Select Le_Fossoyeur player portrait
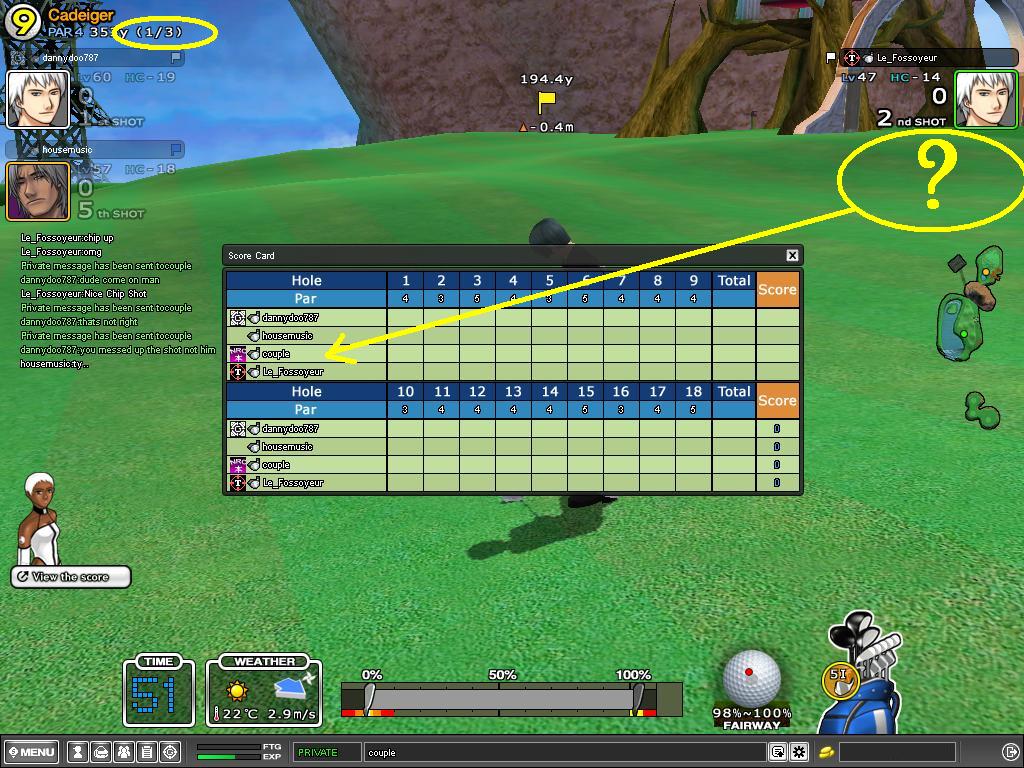1024x768 pixels. 985,99
